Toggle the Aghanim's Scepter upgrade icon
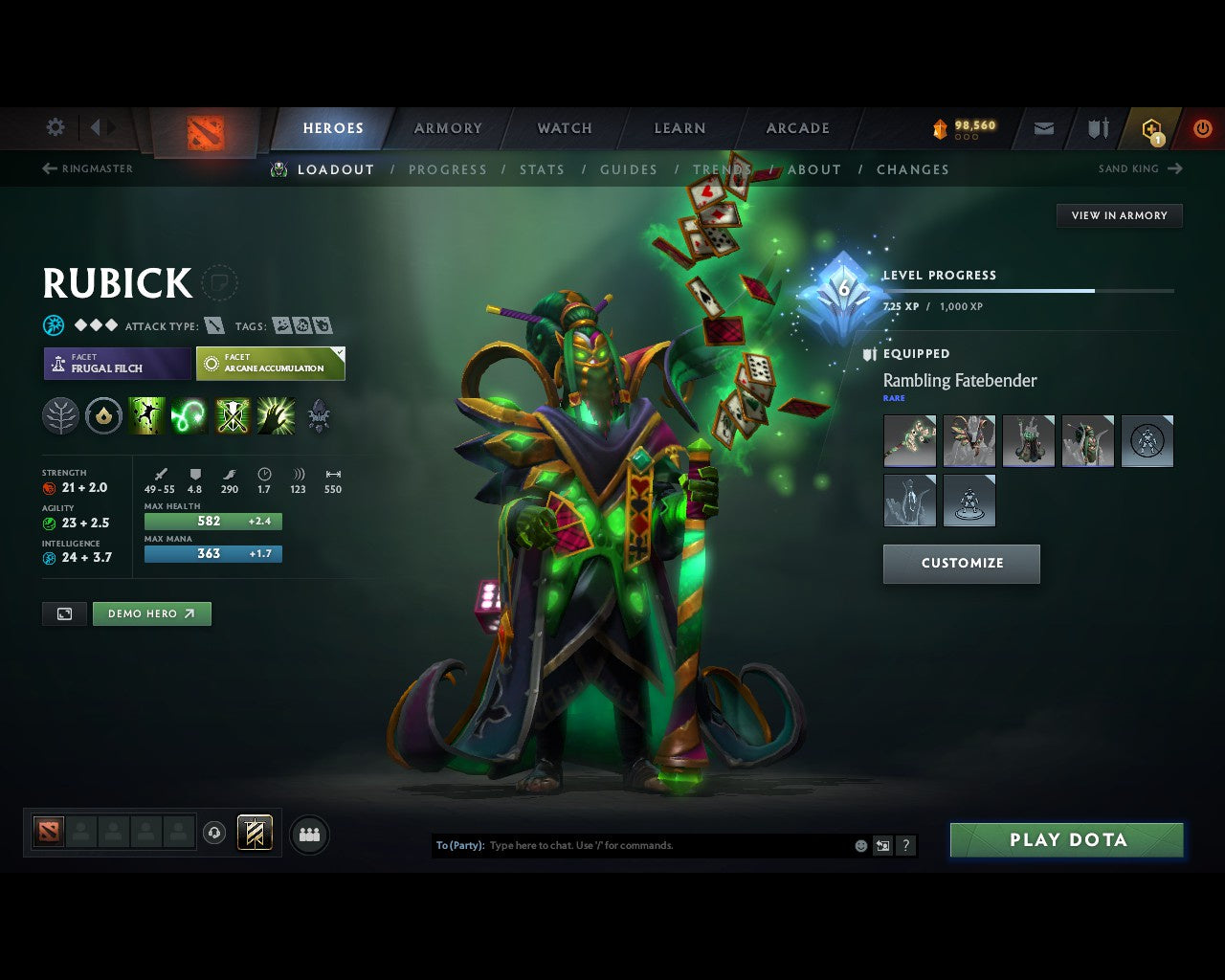1225x980 pixels. tap(318, 414)
